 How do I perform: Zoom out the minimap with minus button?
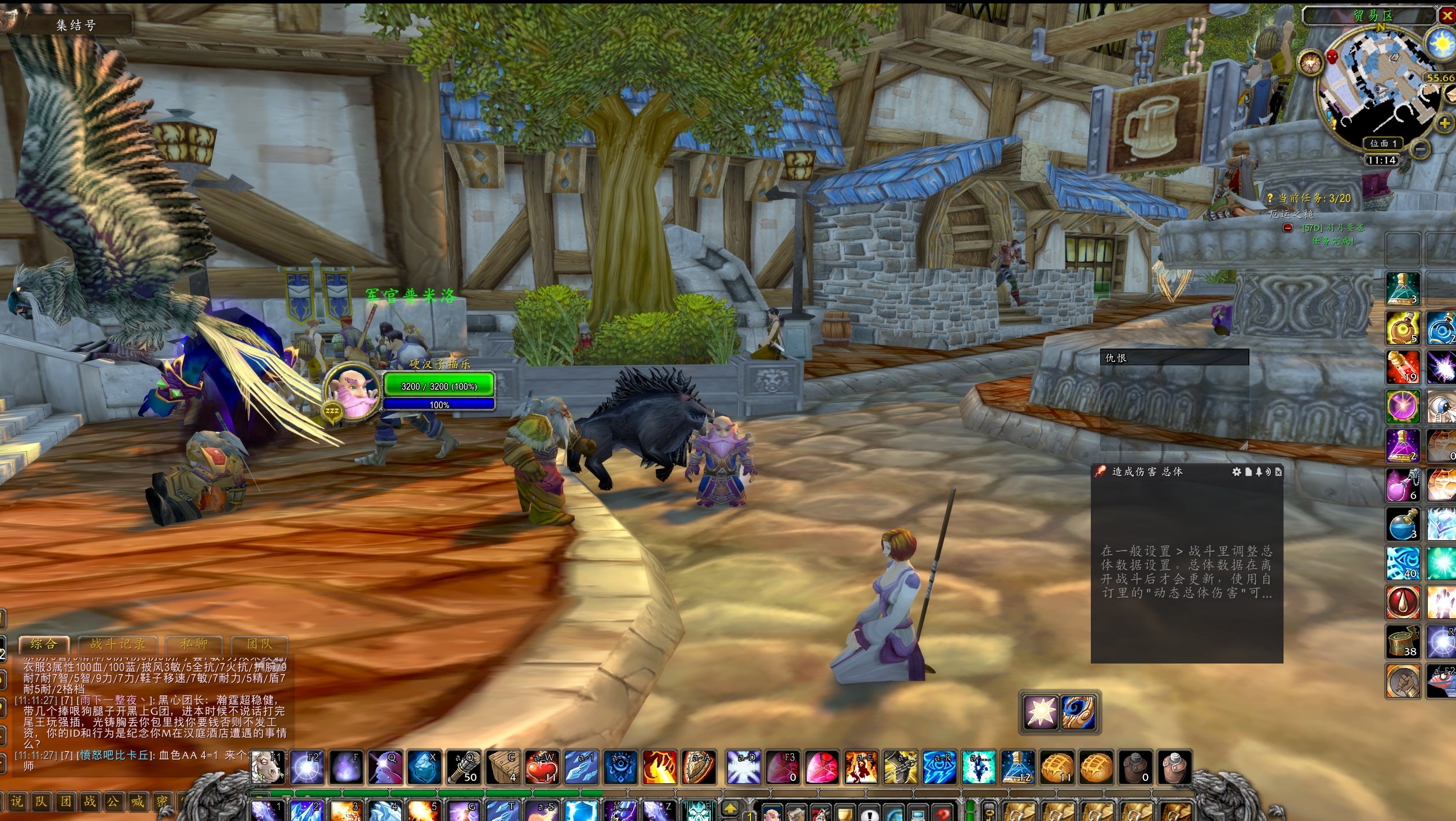[x=1420, y=149]
